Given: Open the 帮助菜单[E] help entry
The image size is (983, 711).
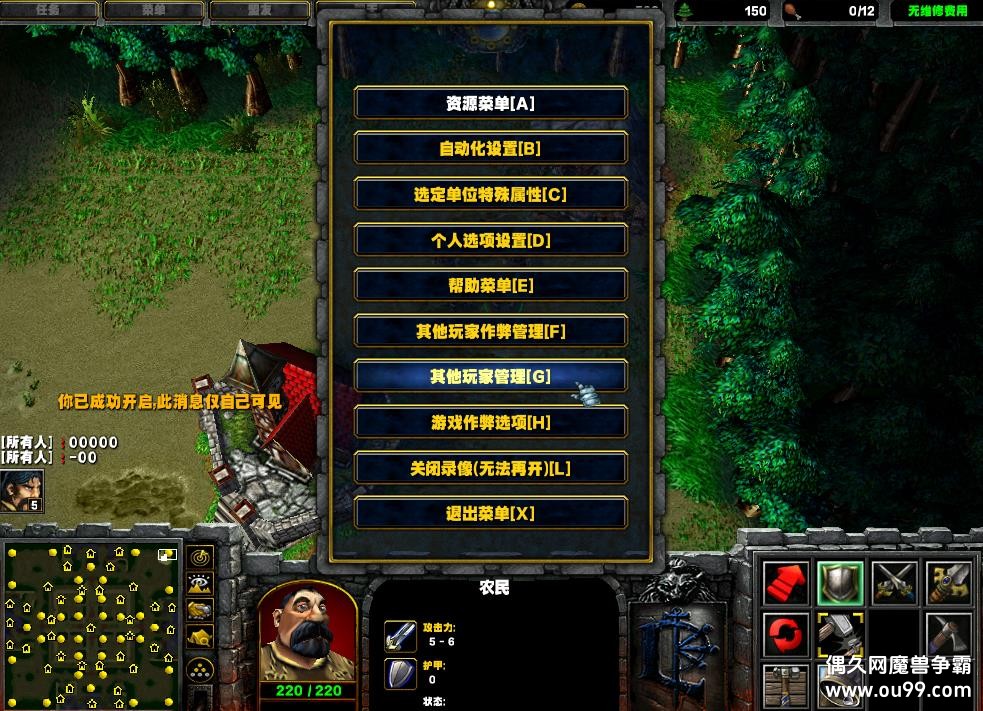Looking at the screenshot, I should pos(491,286).
